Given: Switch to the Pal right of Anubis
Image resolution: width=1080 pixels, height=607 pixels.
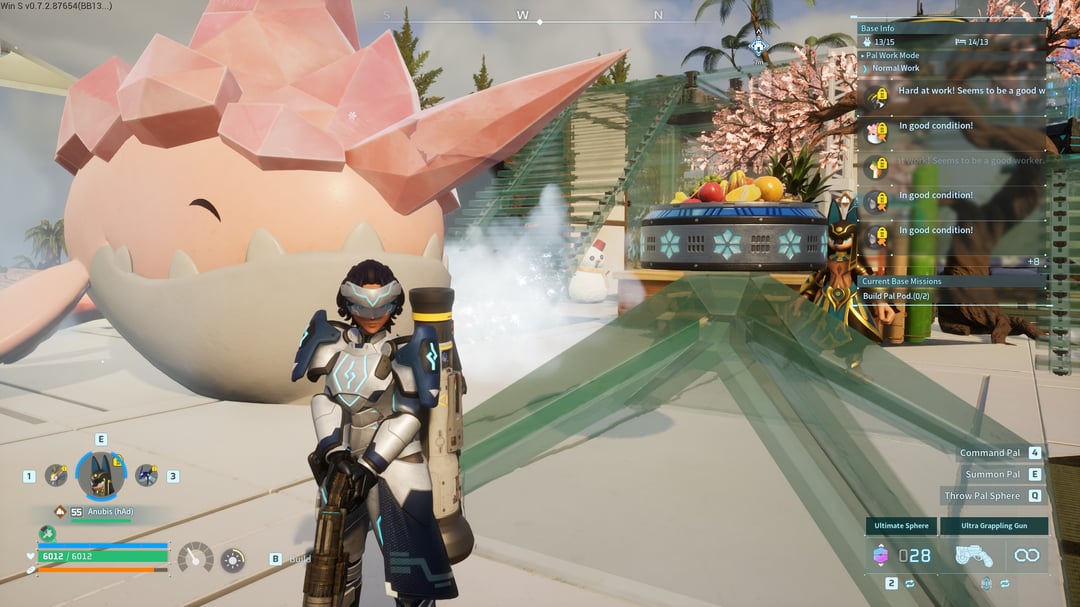Looking at the screenshot, I should [x=146, y=476].
